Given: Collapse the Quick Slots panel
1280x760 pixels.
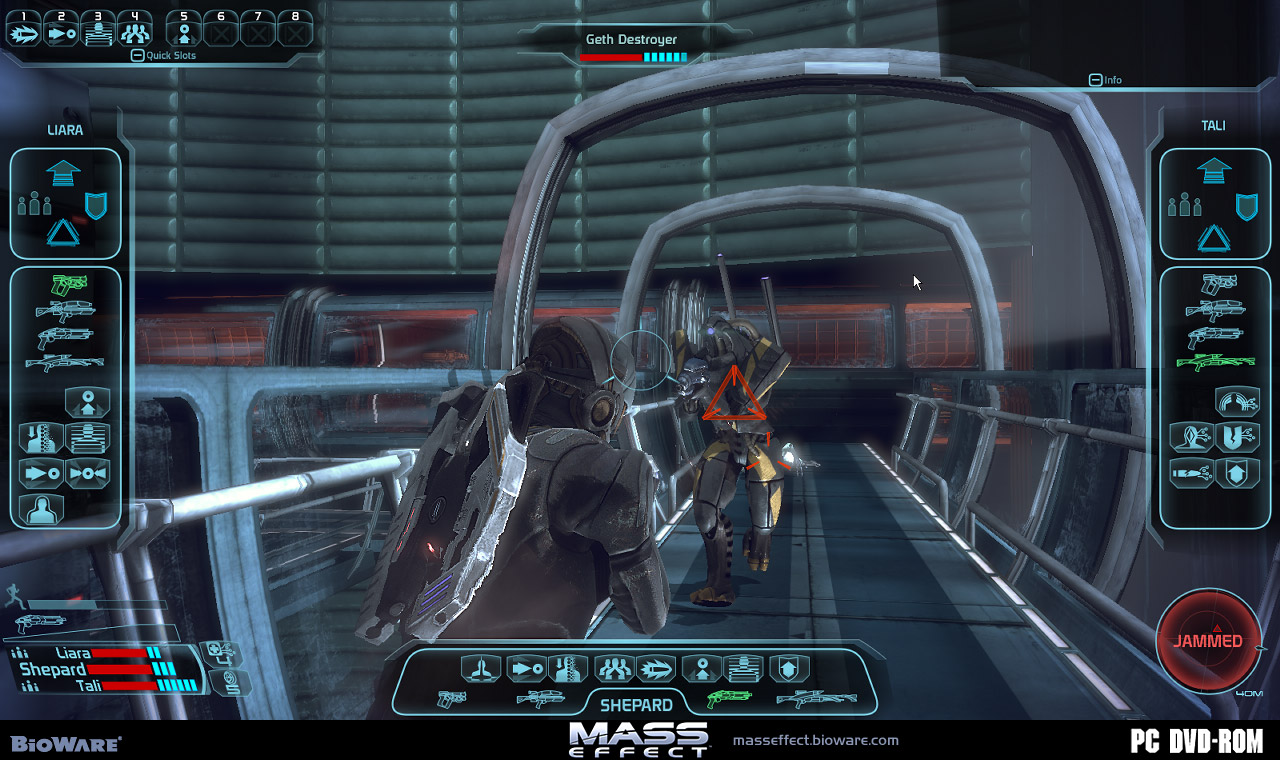Looking at the screenshot, I should pyautogui.click(x=138, y=56).
